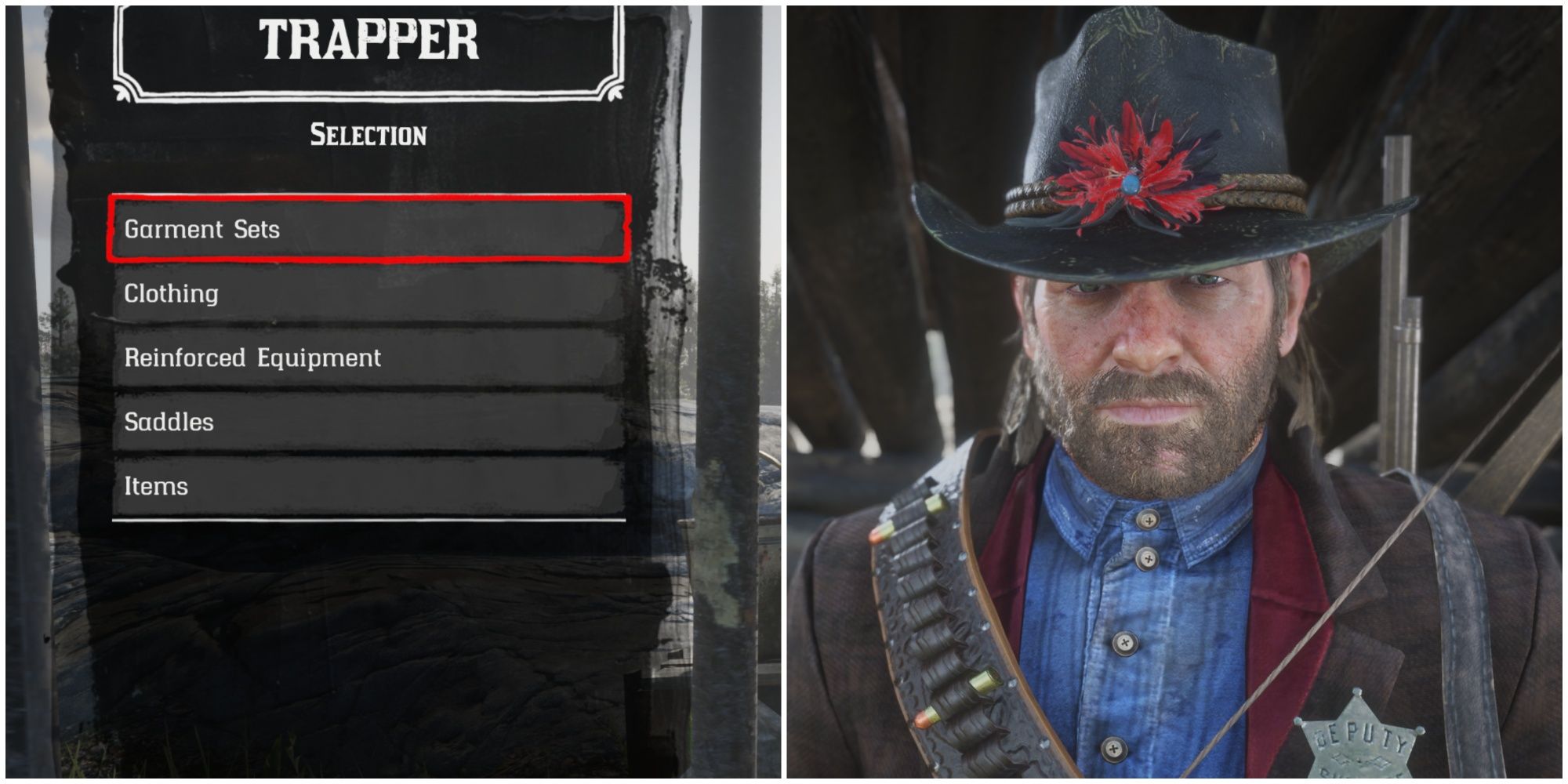Image resolution: width=1568 pixels, height=784 pixels.
Task: View the Items selection
Action: click(x=368, y=487)
